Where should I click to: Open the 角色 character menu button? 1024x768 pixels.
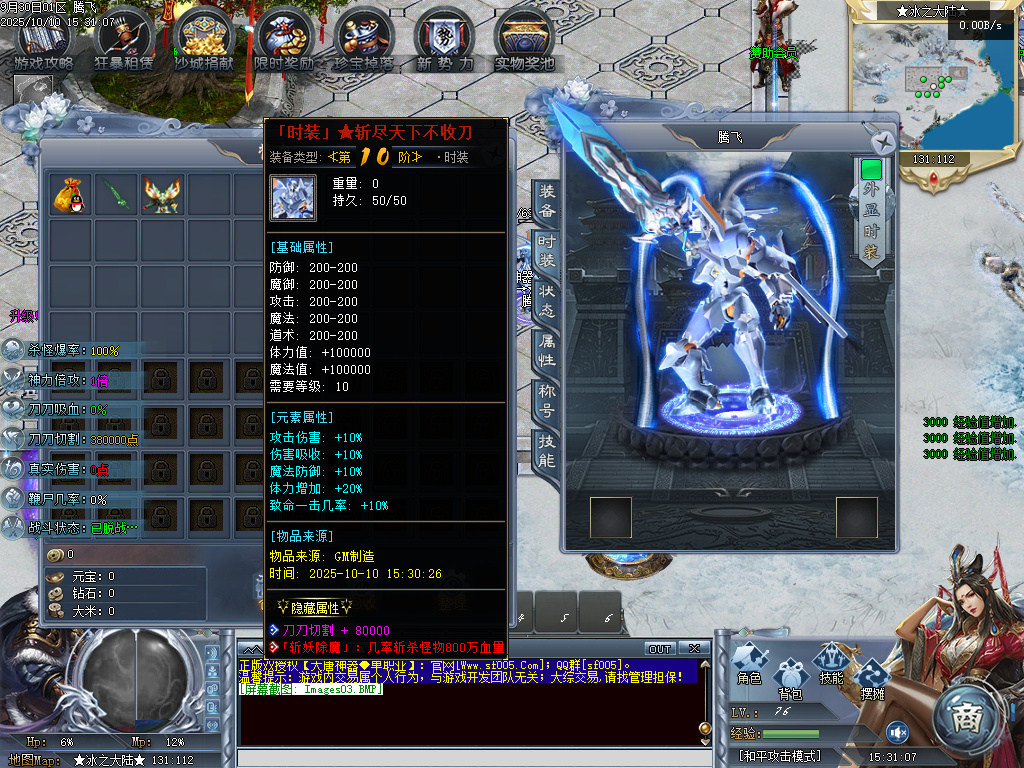point(749,665)
